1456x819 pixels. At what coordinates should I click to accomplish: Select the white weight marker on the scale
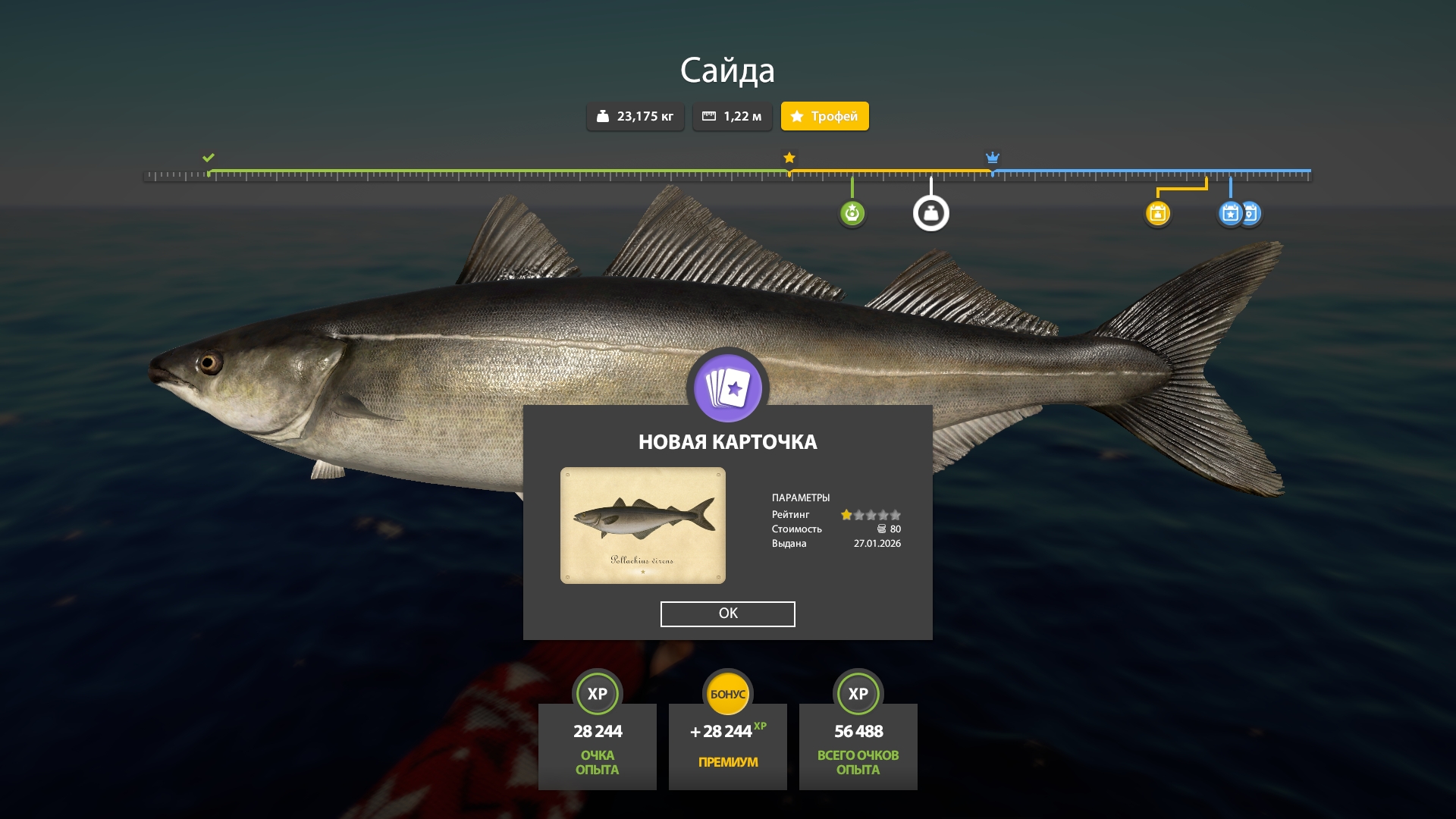(930, 213)
